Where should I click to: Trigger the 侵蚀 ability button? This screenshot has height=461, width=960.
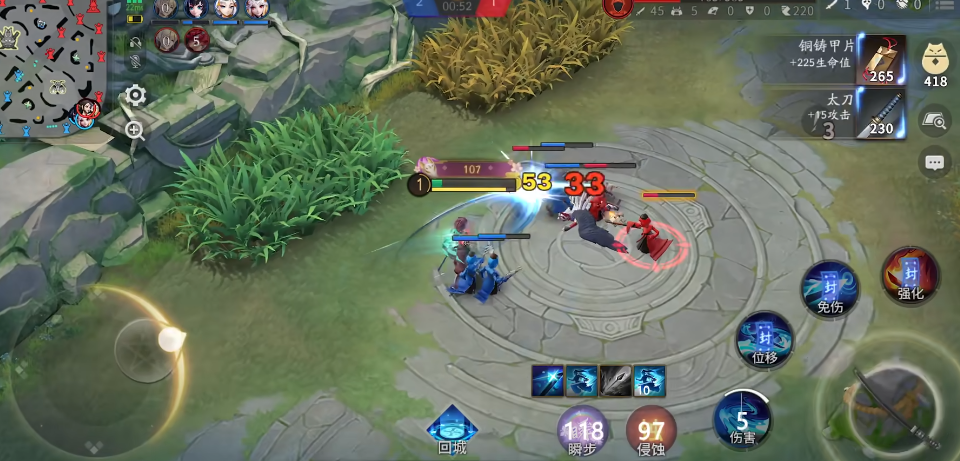click(x=651, y=432)
